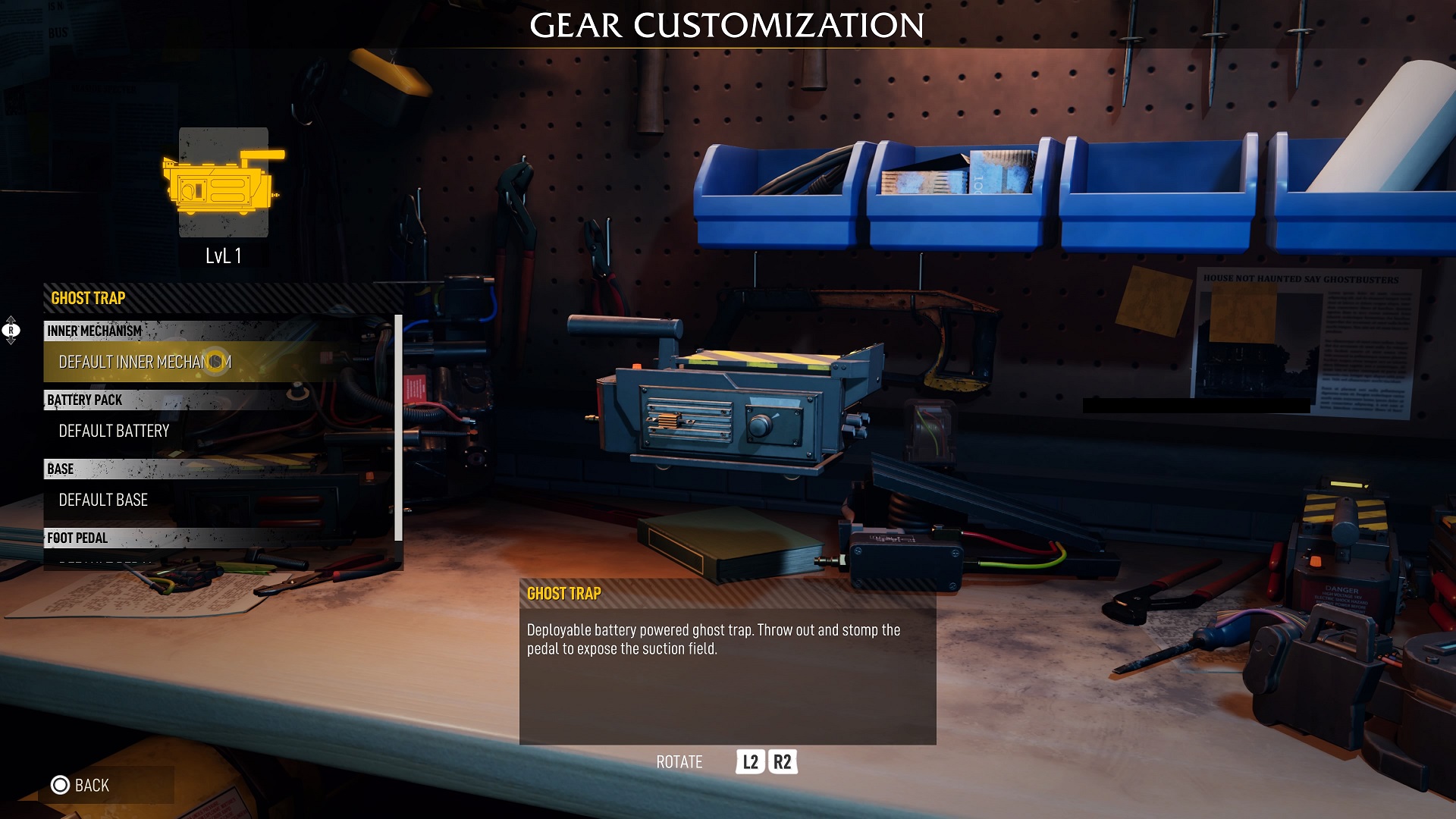Open the Foot Pedal section header
The image size is (1456, 819).
point(77,538)
